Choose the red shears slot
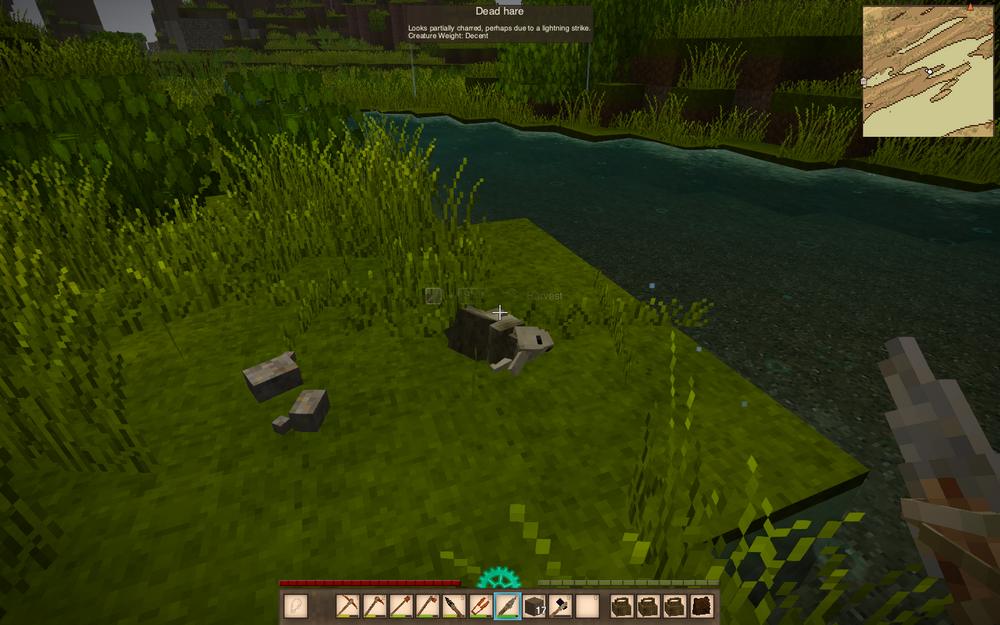Viewport: 1000px width, 625px height. 480,605
